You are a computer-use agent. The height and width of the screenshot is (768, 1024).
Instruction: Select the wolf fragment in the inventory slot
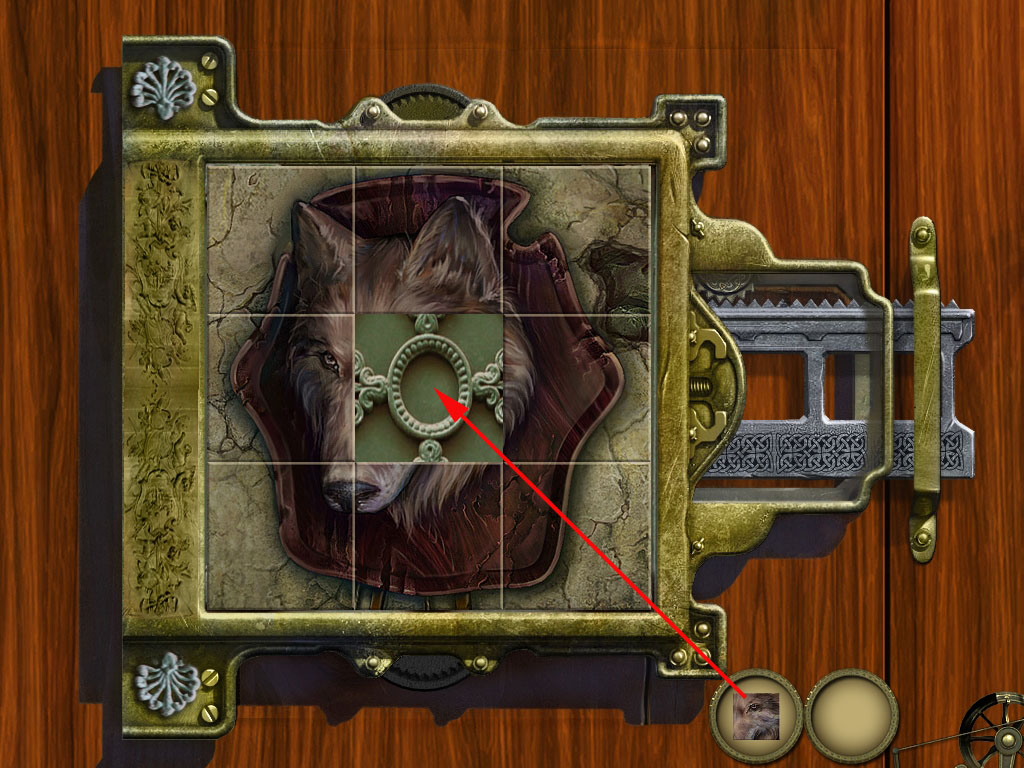tap(756, 717)
